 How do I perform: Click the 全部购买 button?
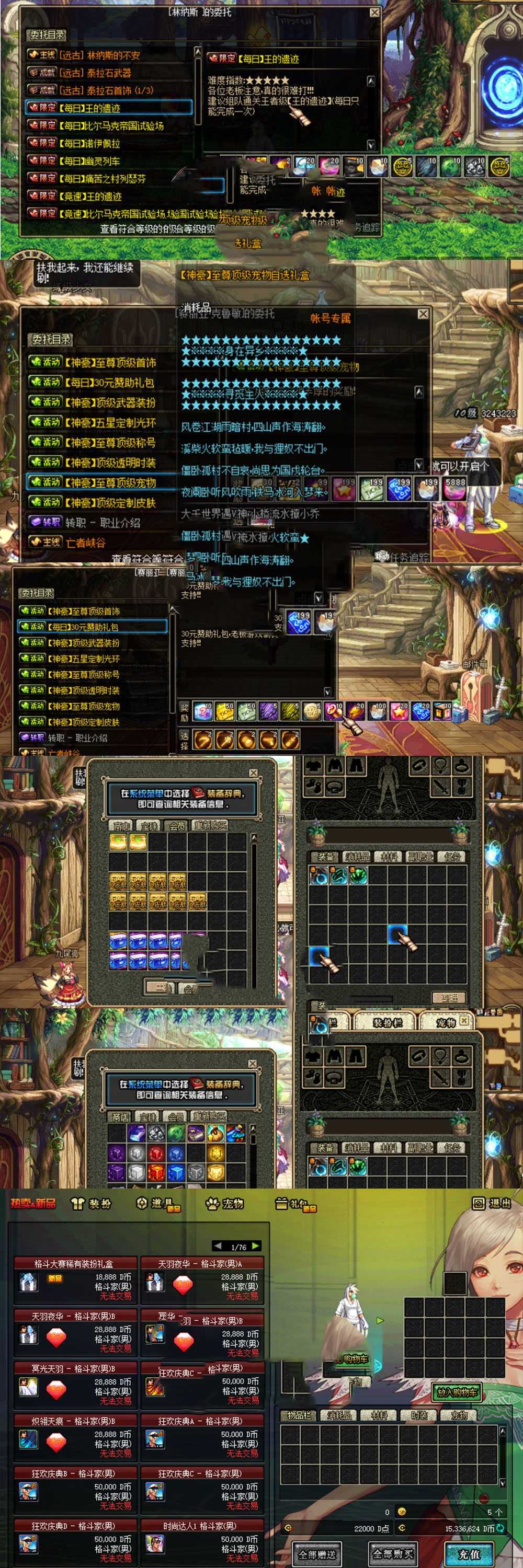(x=393, y=1553)
